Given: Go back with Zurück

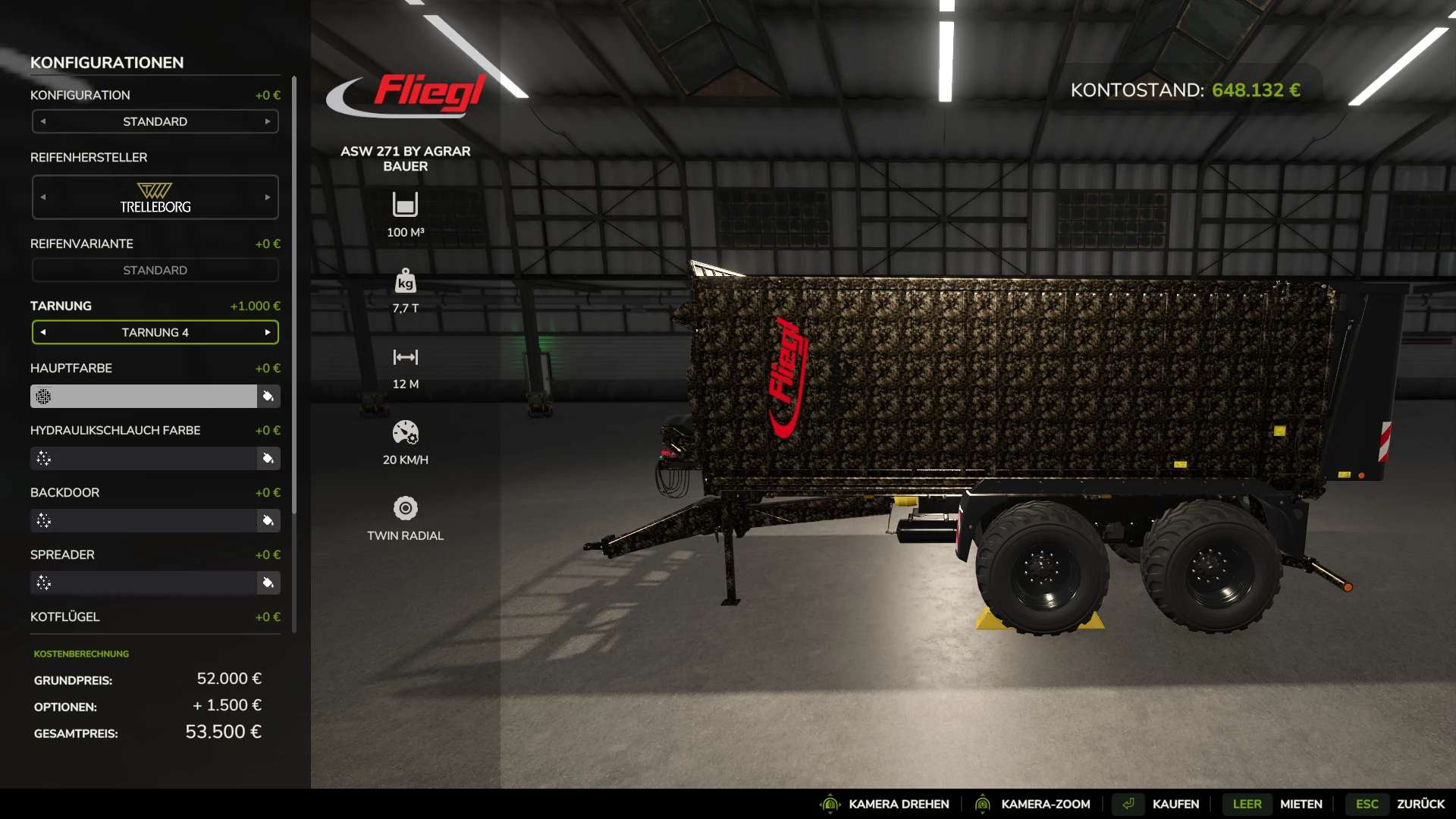Looking at the screenshot, I should (x=1420, y=804).
